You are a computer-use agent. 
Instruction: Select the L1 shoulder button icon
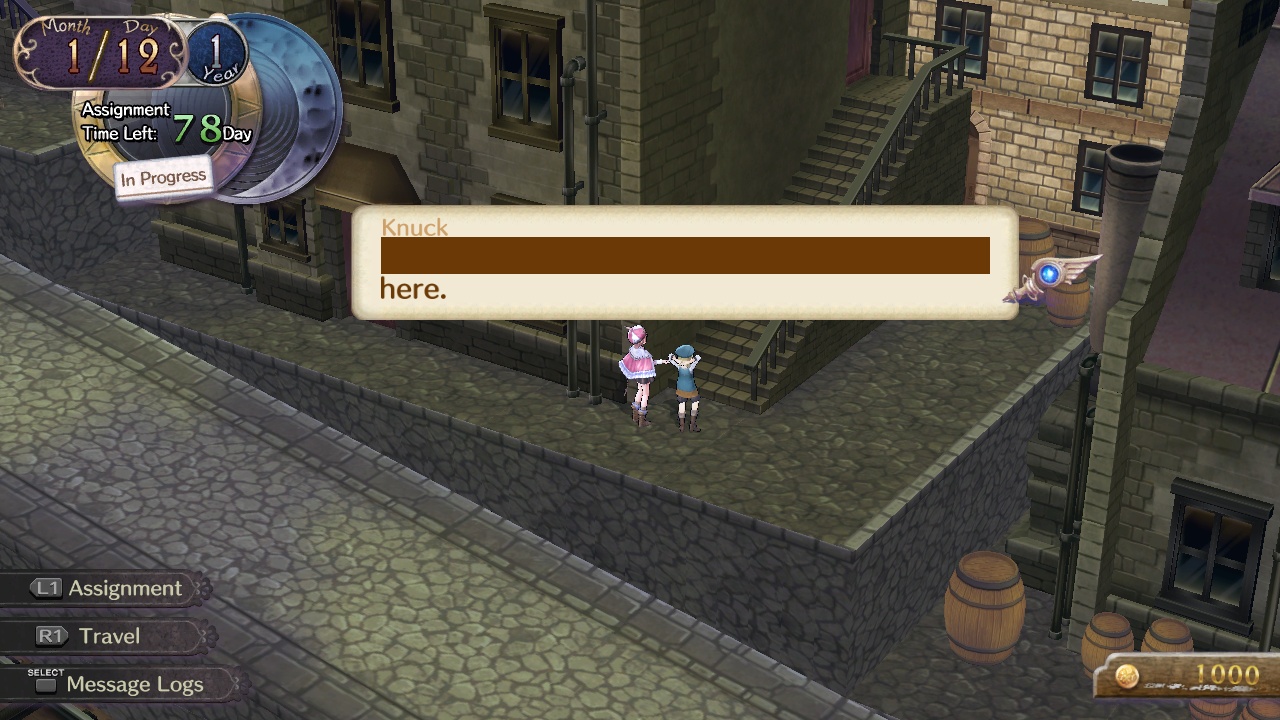pyautogui.click(x=45, y=588)
